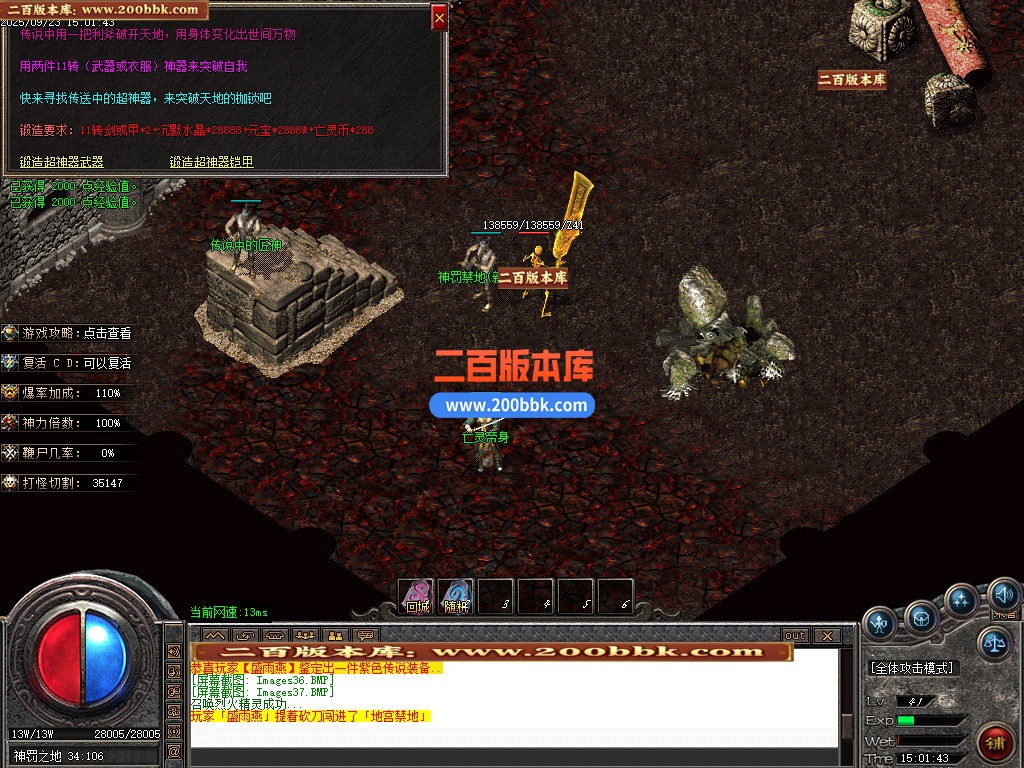The image size is (1024, 768).
Task: Click the @ button beside the chat
Action: [174, 750]
